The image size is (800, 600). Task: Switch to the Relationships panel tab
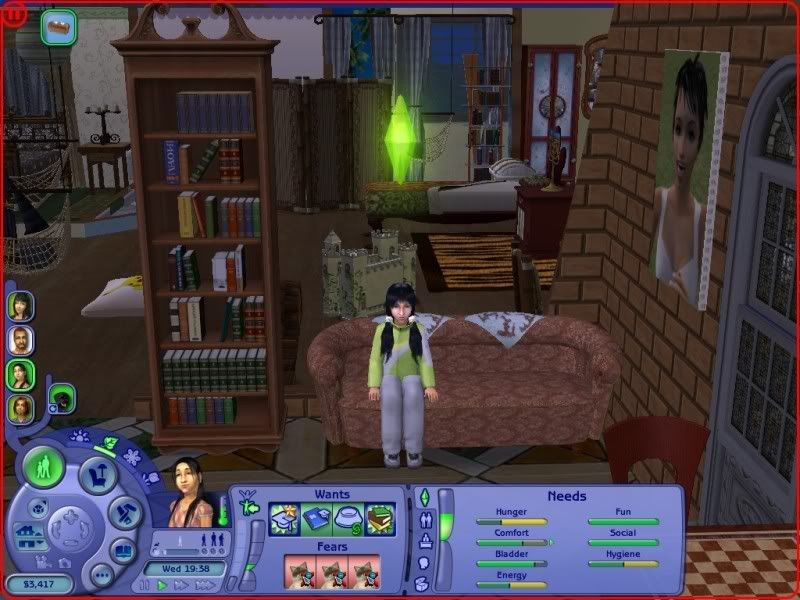point(423,519)
